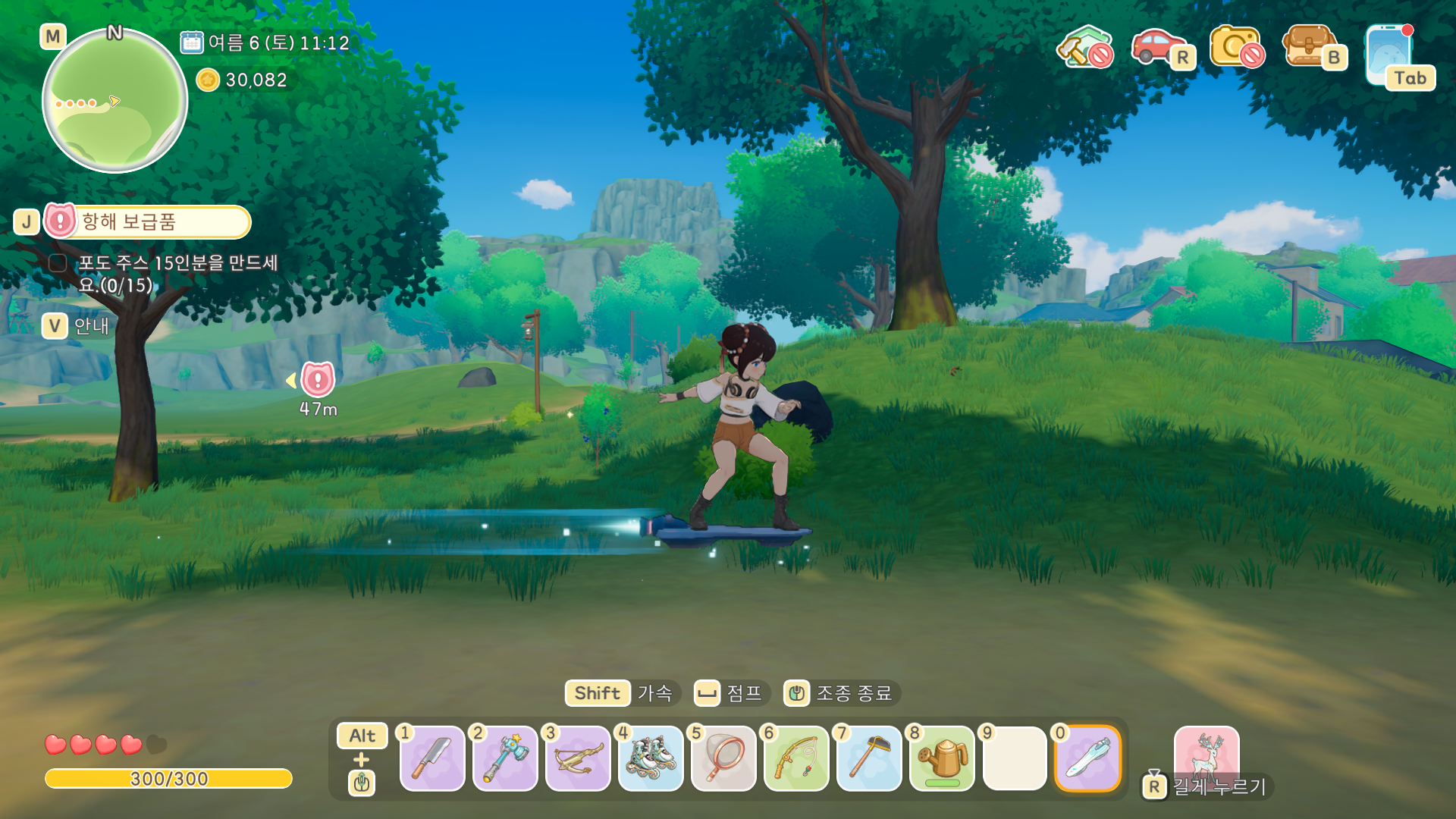
Task: Open the yellow camera photo mode
Action: (1236, 47)
